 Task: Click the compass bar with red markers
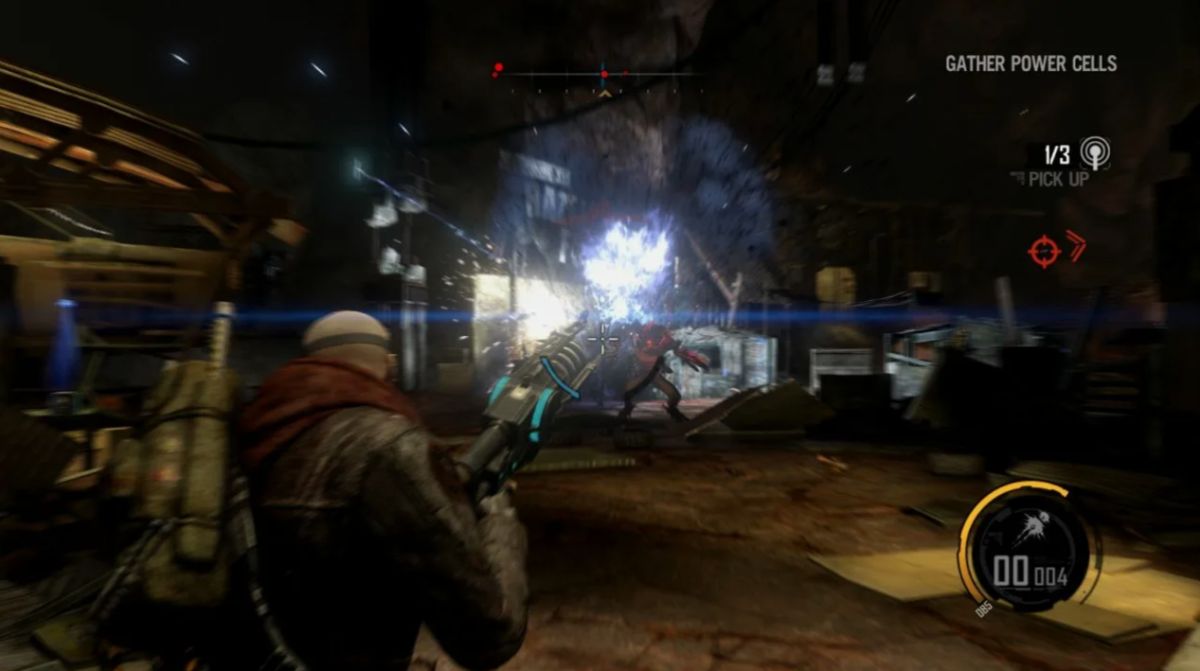pos(600,74)
